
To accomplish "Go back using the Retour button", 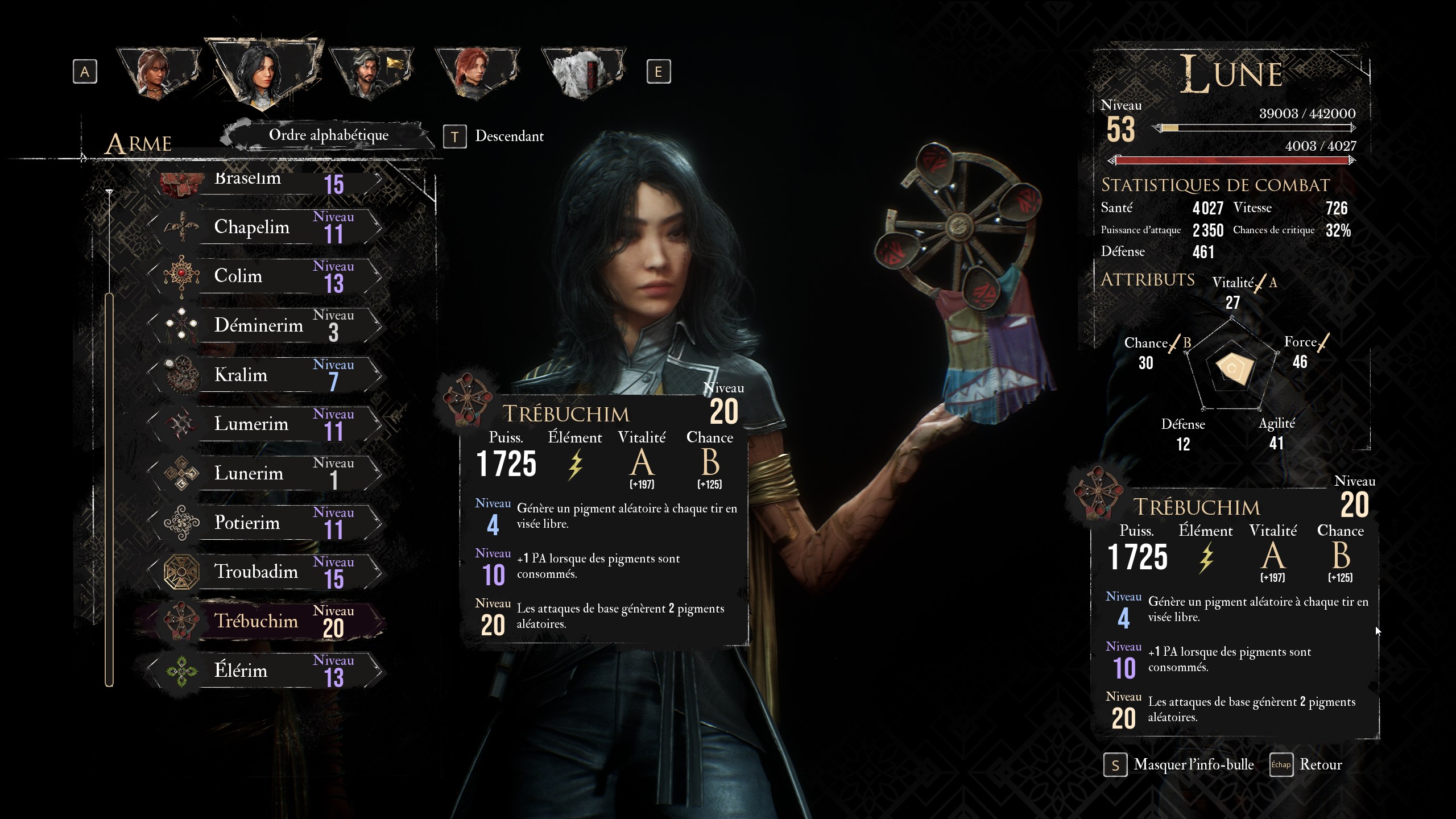I will (x=1319, y=765).
